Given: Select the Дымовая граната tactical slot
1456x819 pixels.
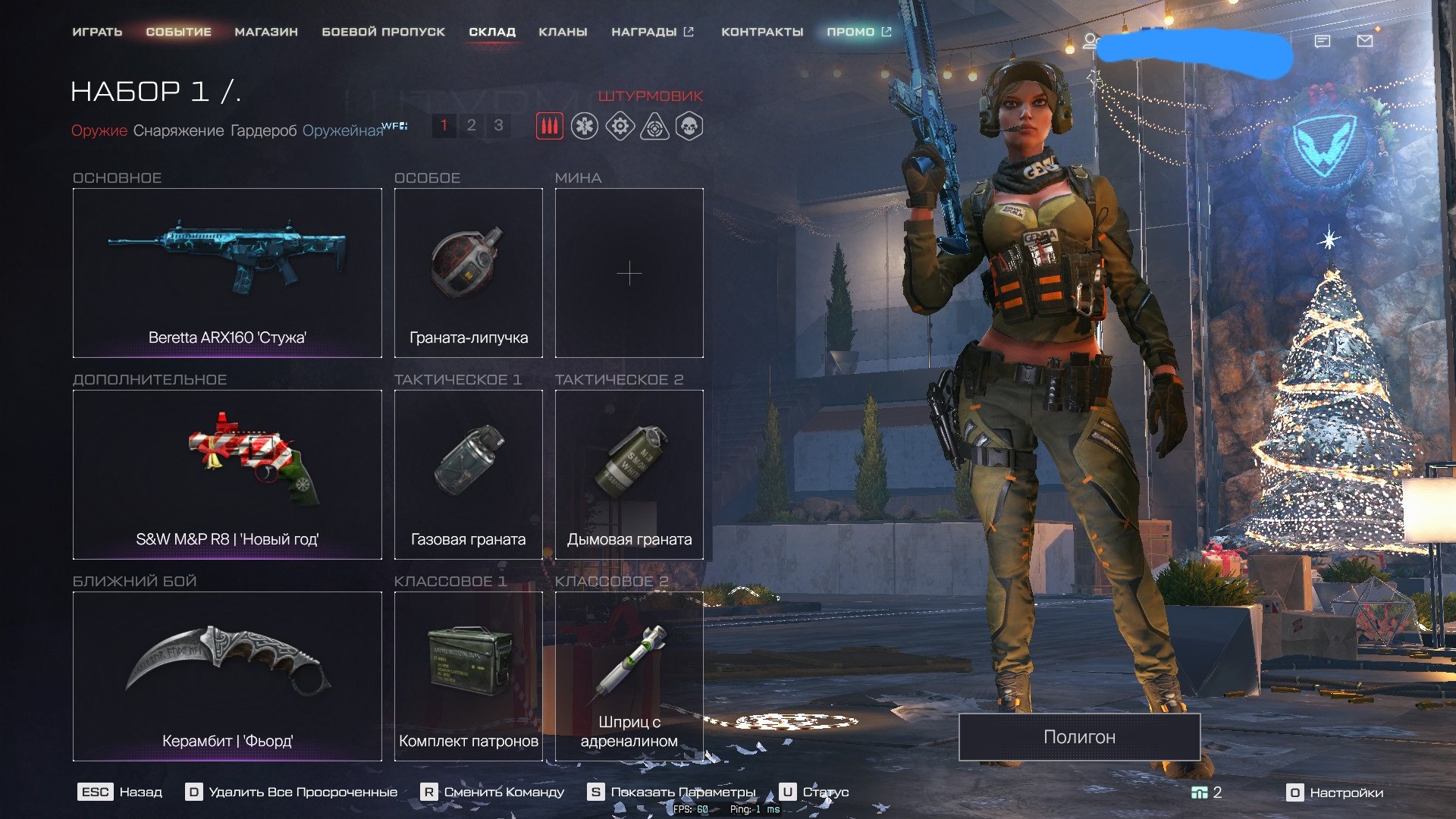Looking at the screenshot, I should click(629, 475).
